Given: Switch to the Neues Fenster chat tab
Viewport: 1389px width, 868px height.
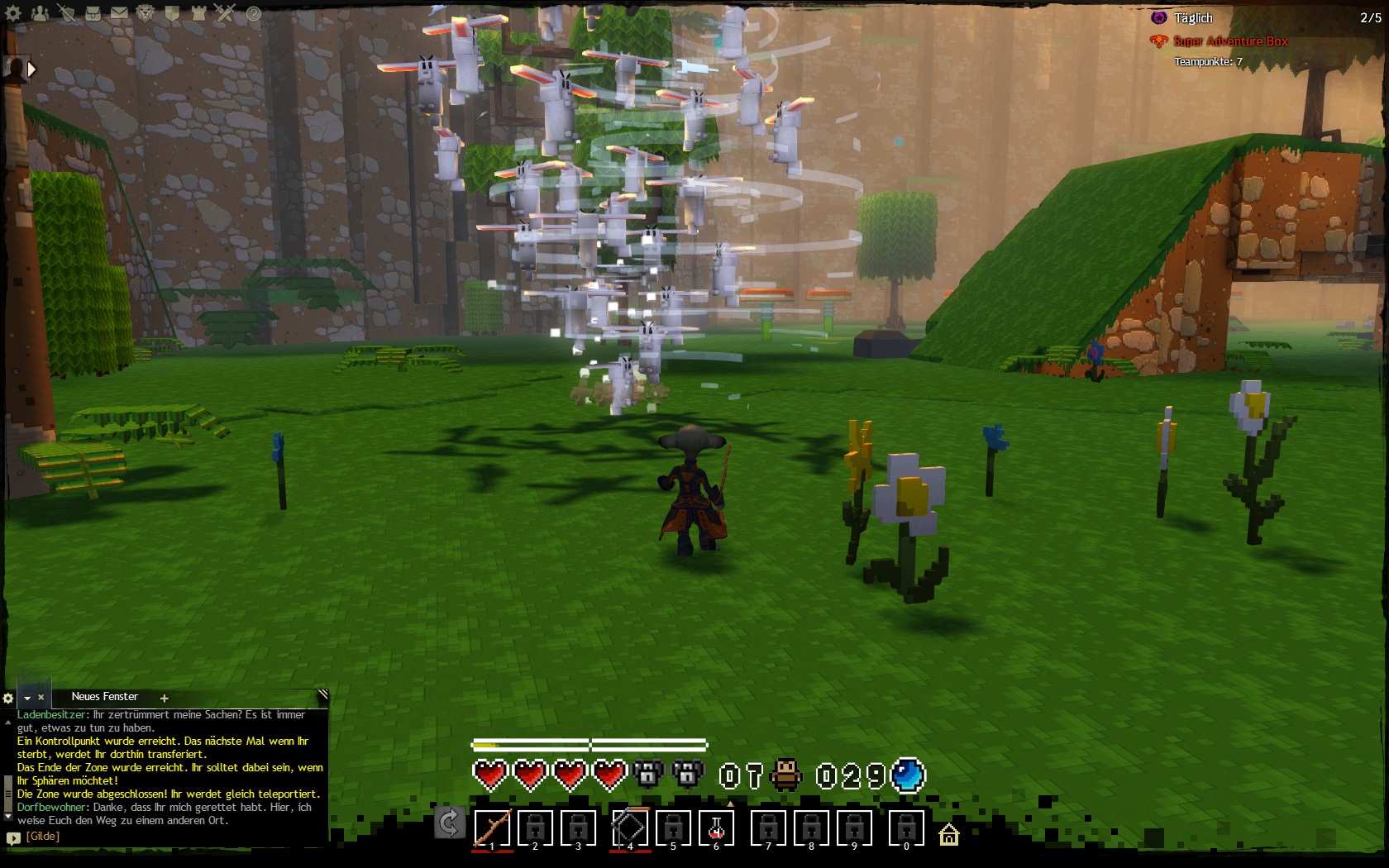Looking at the screenshot, I should tap(104, 697).
